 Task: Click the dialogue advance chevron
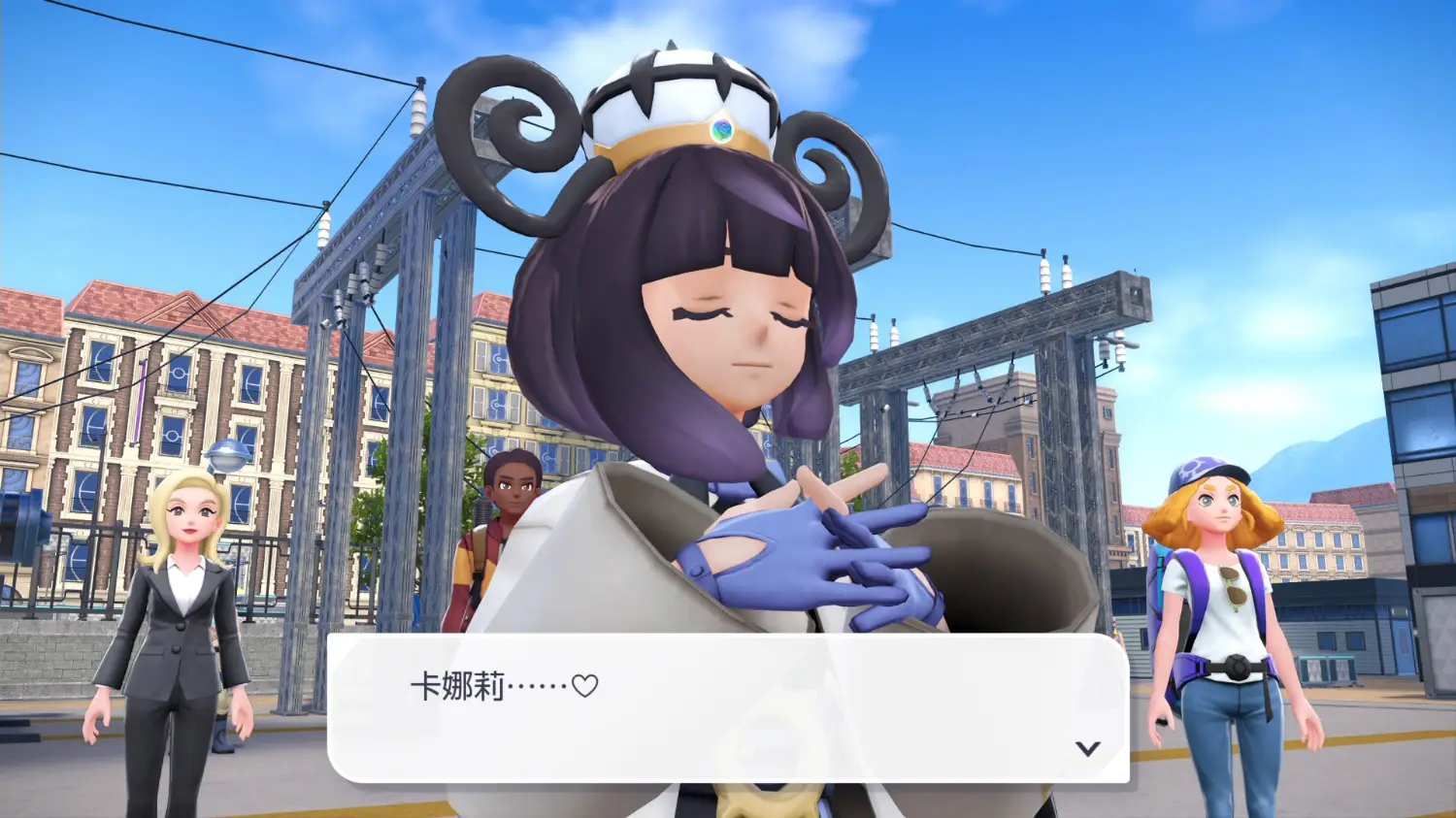coord(1086,748)
